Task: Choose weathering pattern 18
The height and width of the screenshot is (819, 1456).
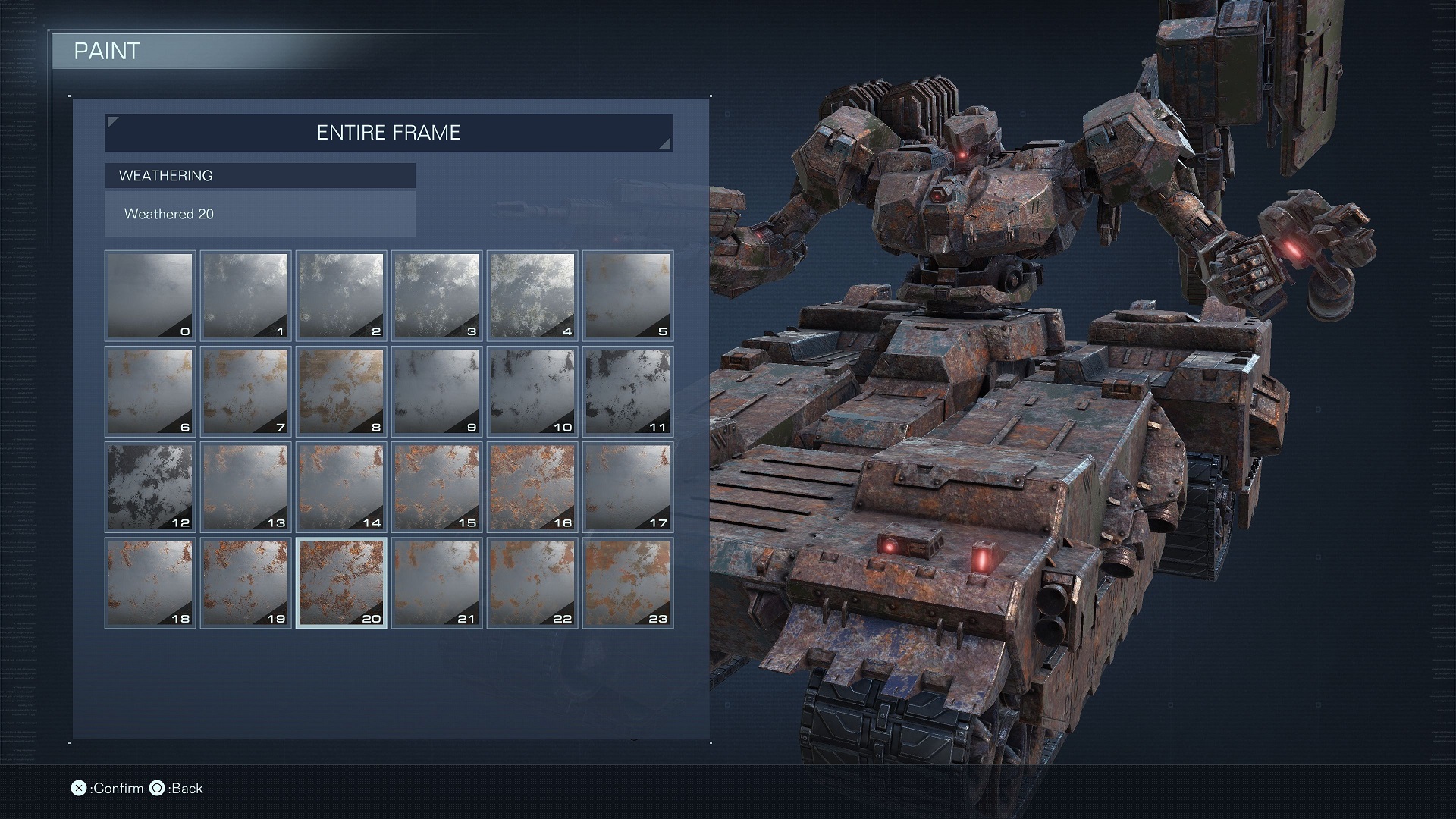Action: (x=150, y=582)
